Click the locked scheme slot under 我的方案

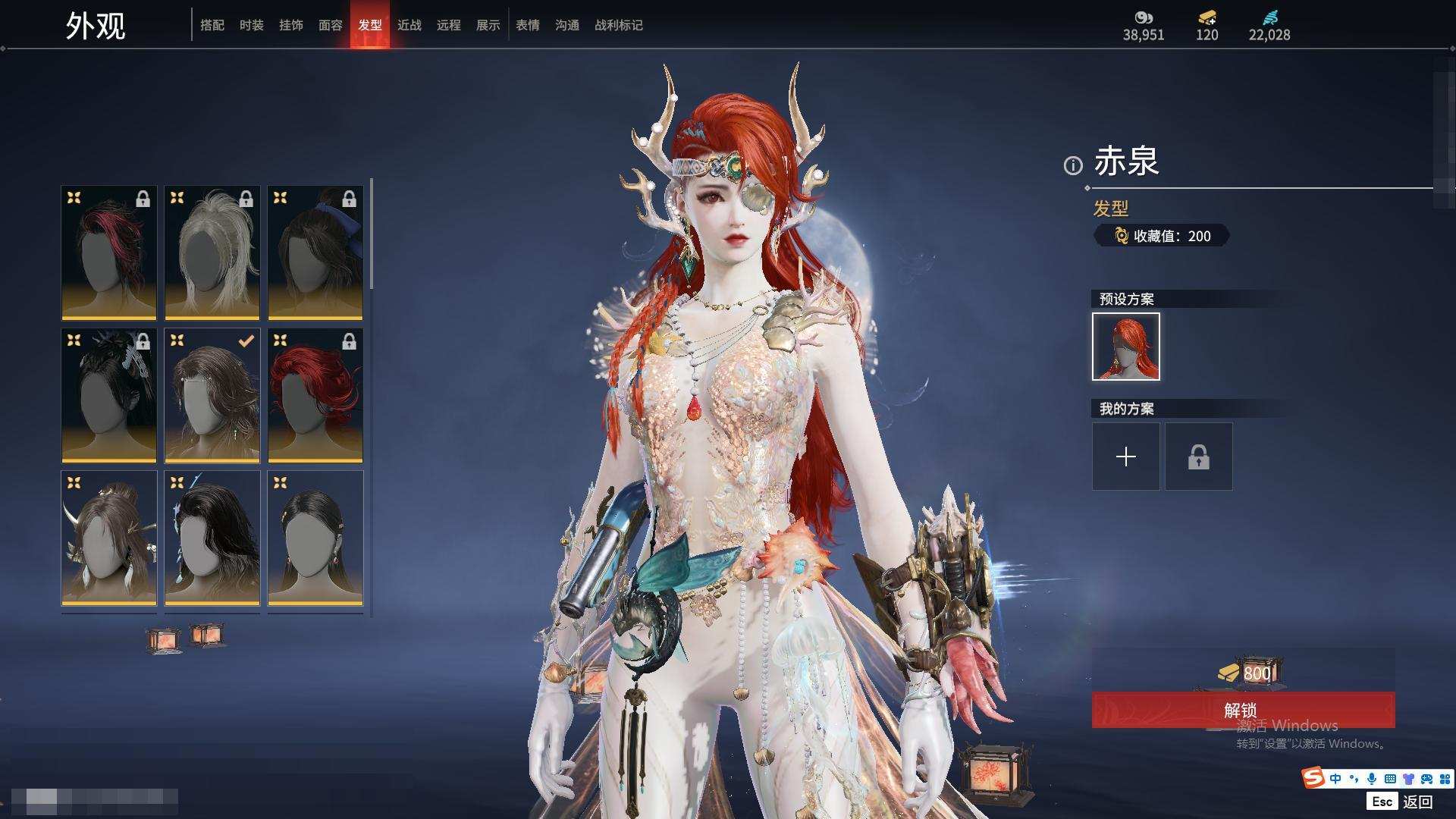1198,457
